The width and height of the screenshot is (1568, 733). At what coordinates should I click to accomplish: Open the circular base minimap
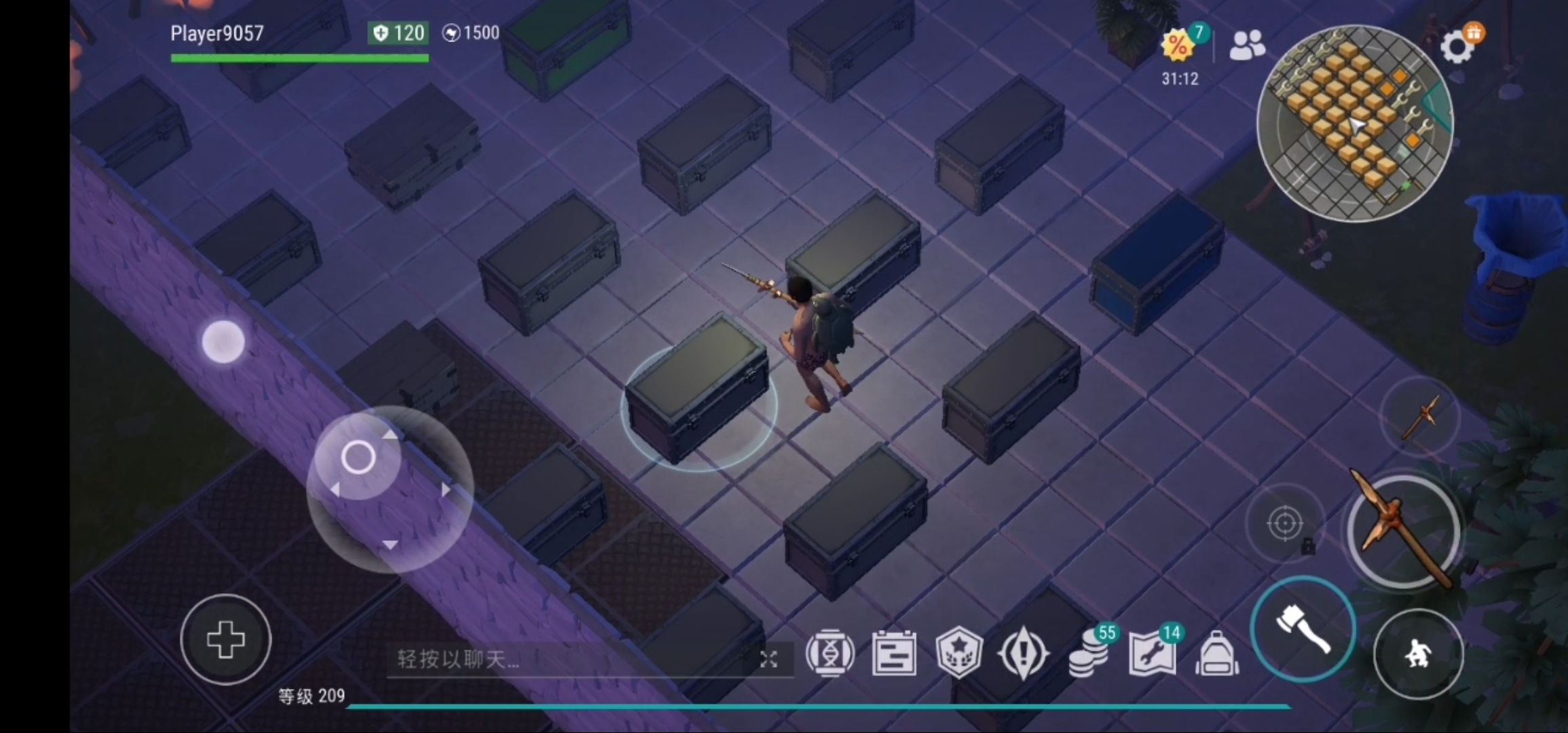click(x=1355, y=124)
